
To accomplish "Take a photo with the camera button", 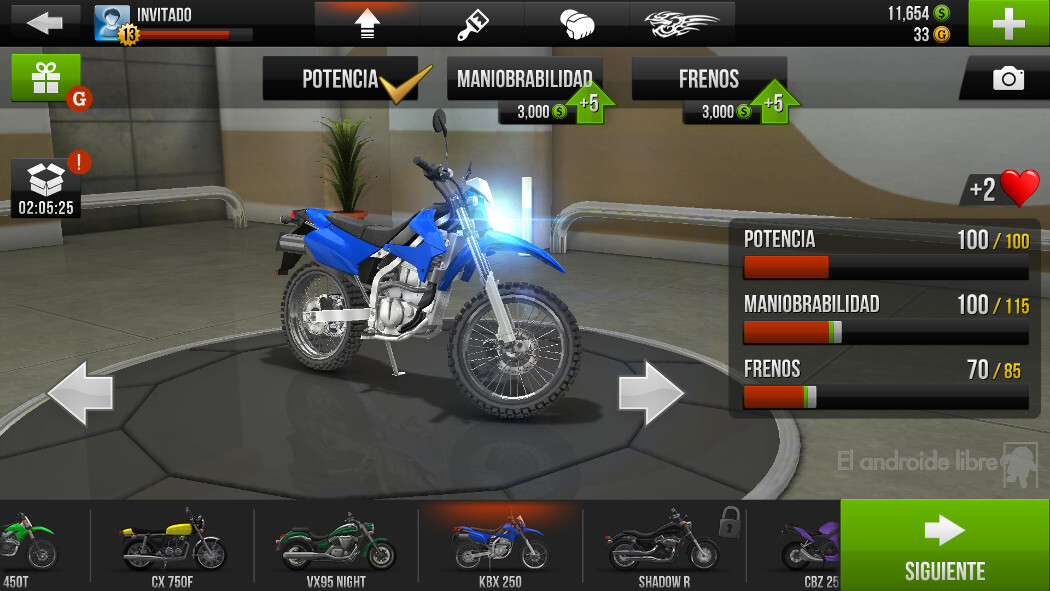I will (x=1007, y=78).
